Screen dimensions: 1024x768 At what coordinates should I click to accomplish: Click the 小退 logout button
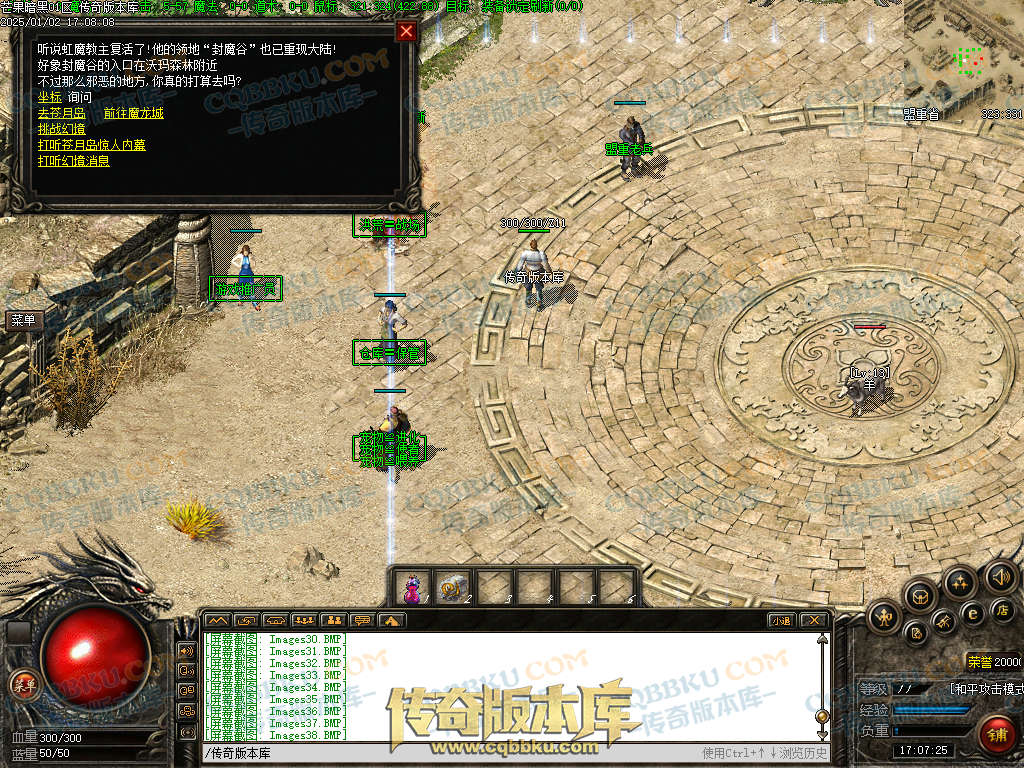(781, 620)
